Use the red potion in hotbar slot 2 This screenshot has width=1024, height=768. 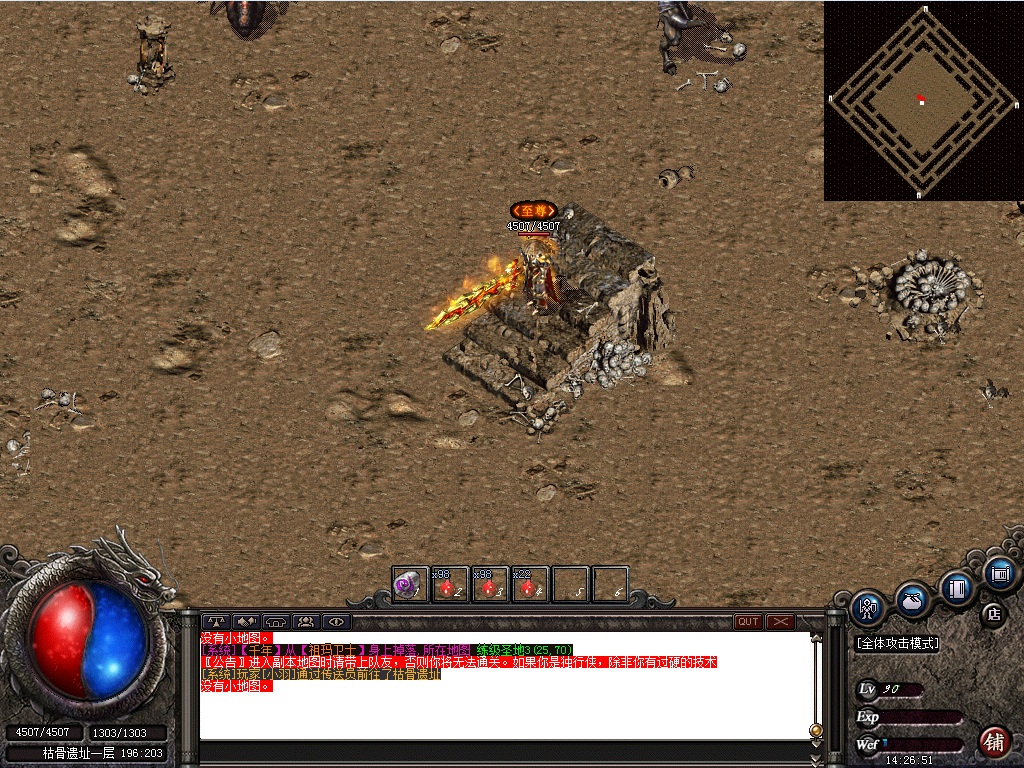449,585
